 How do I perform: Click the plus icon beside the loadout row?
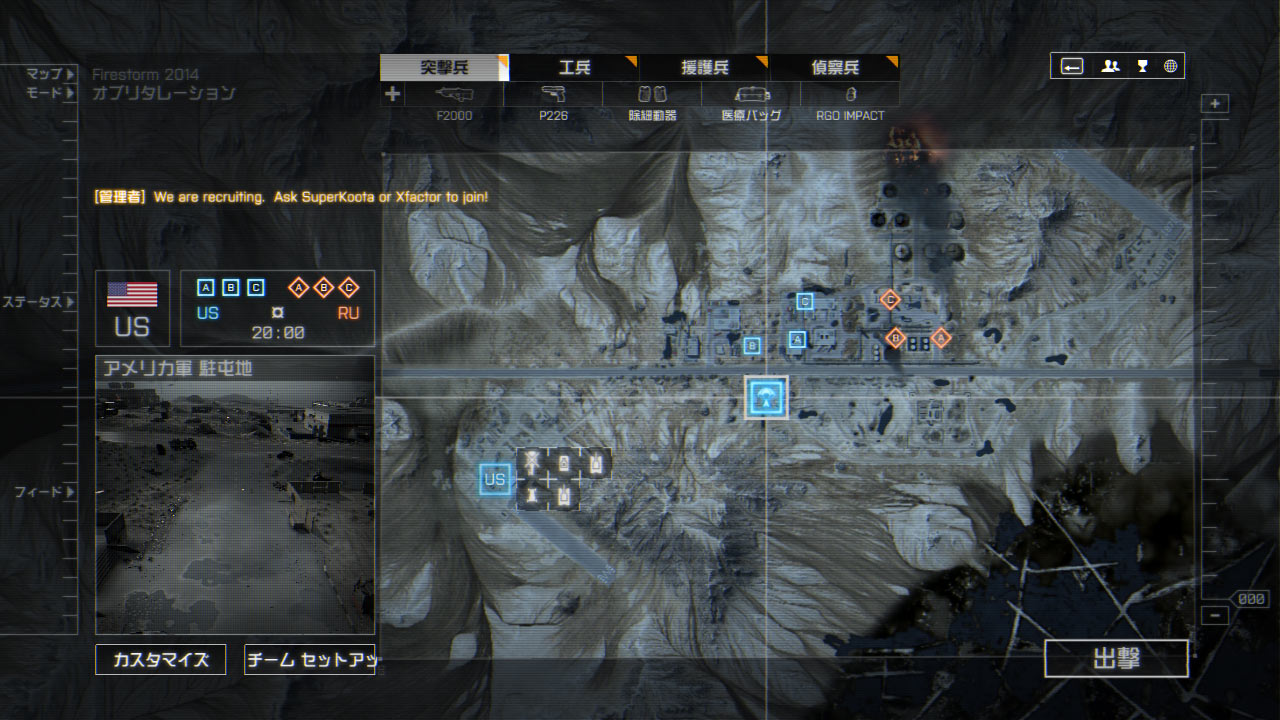pos(392,94)
